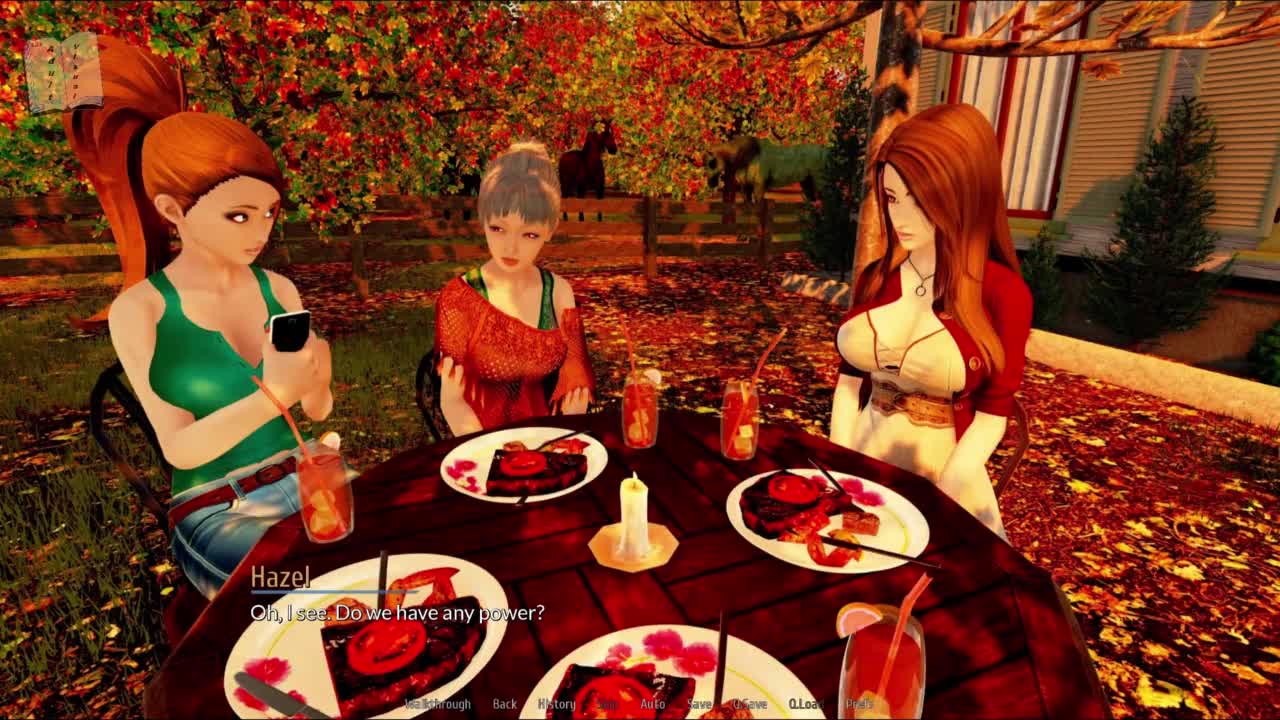Click Q.Load to quick load
This screenshot has width=1280, height=720.
point(805,704)
